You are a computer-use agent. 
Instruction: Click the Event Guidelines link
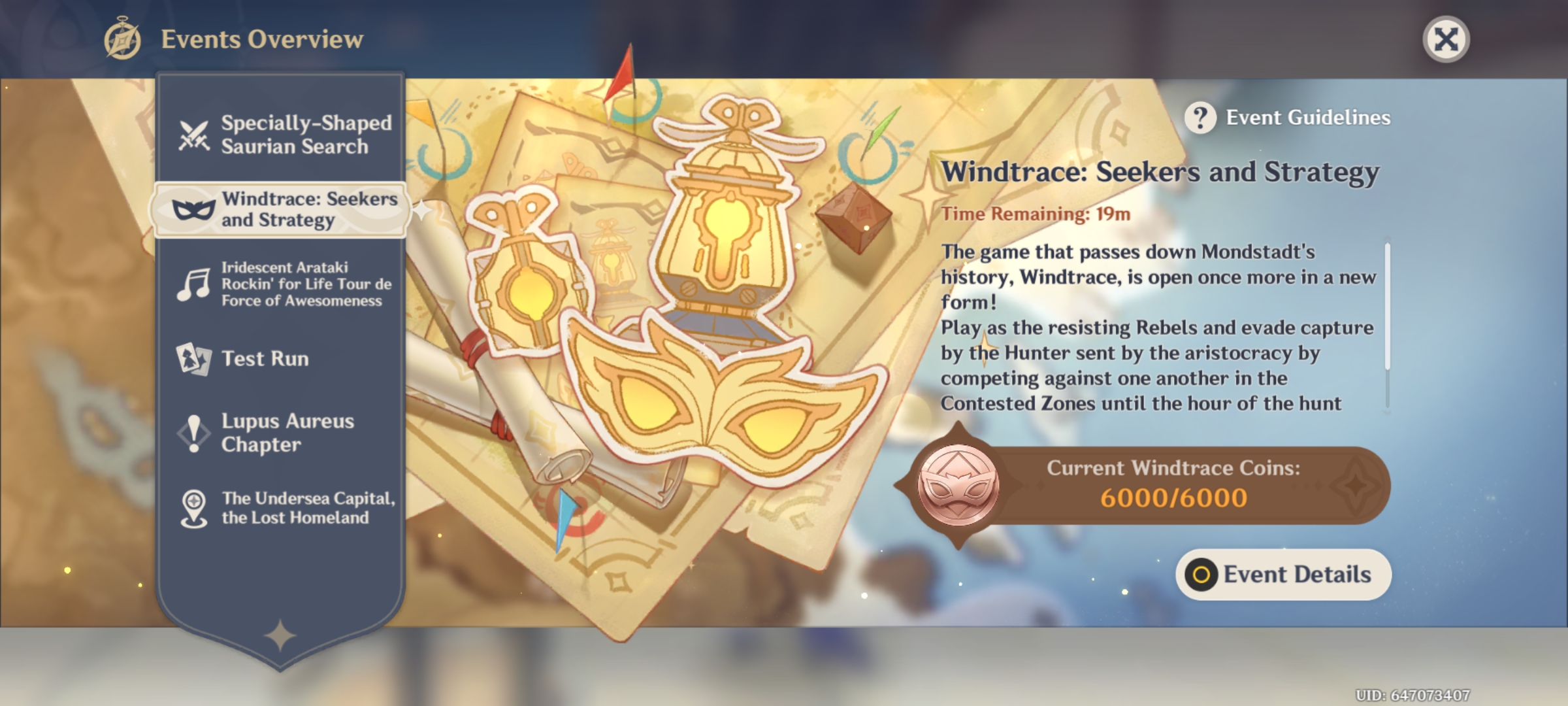[1307, 118]
